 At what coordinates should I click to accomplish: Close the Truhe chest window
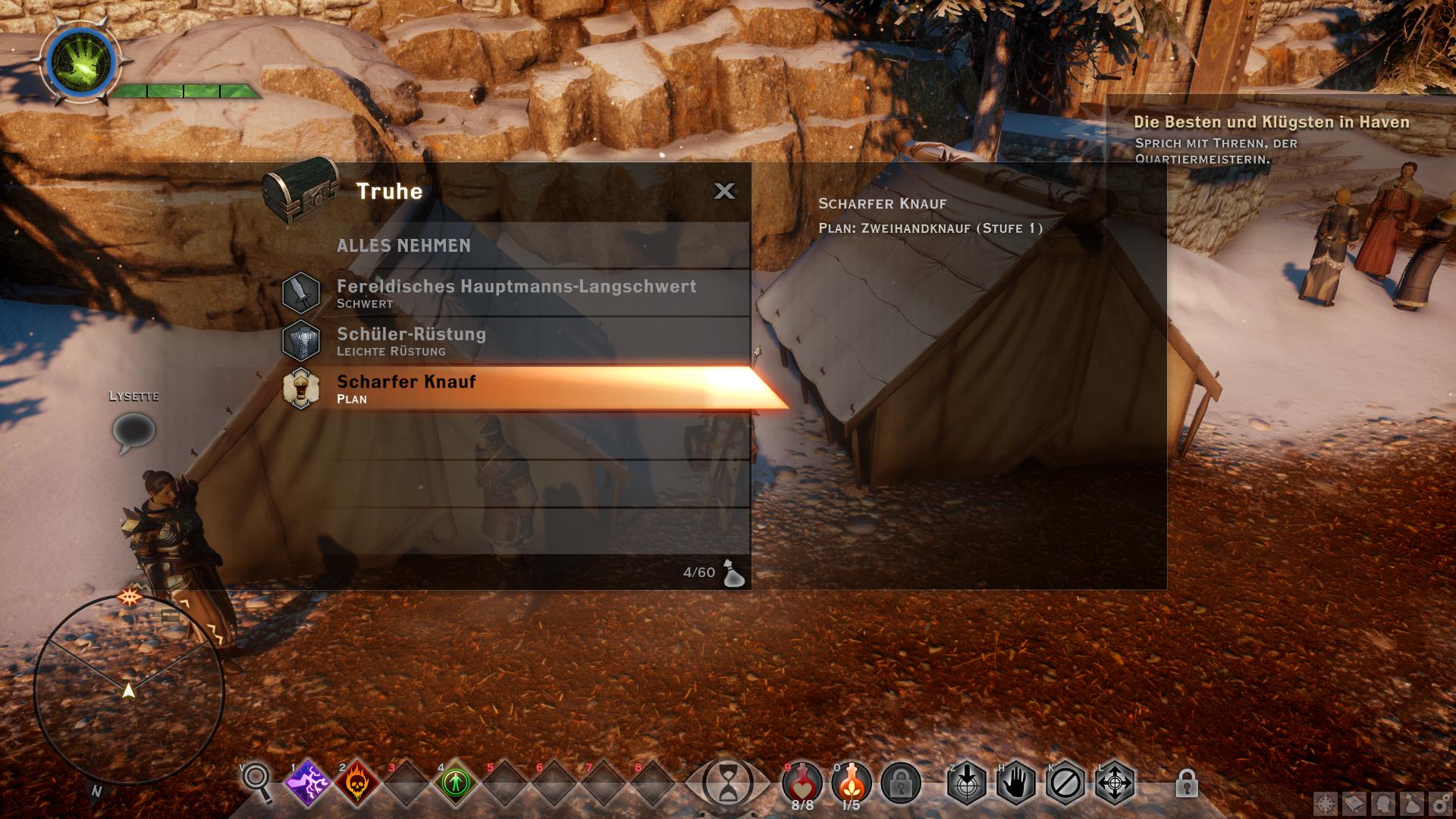(x=724, y=191)
